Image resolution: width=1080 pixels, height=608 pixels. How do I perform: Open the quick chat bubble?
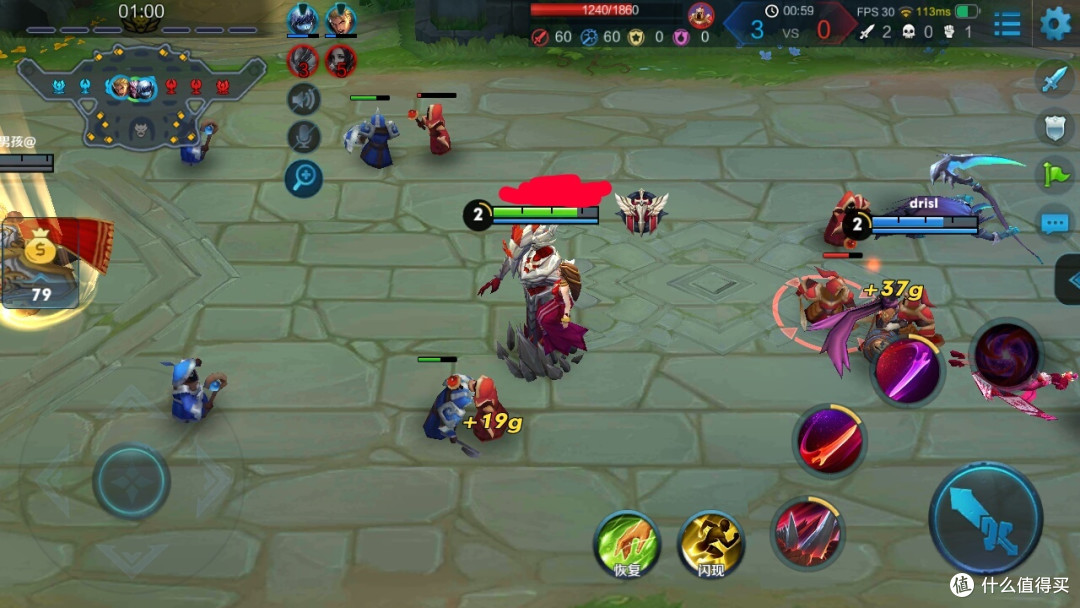(1055, 223)
